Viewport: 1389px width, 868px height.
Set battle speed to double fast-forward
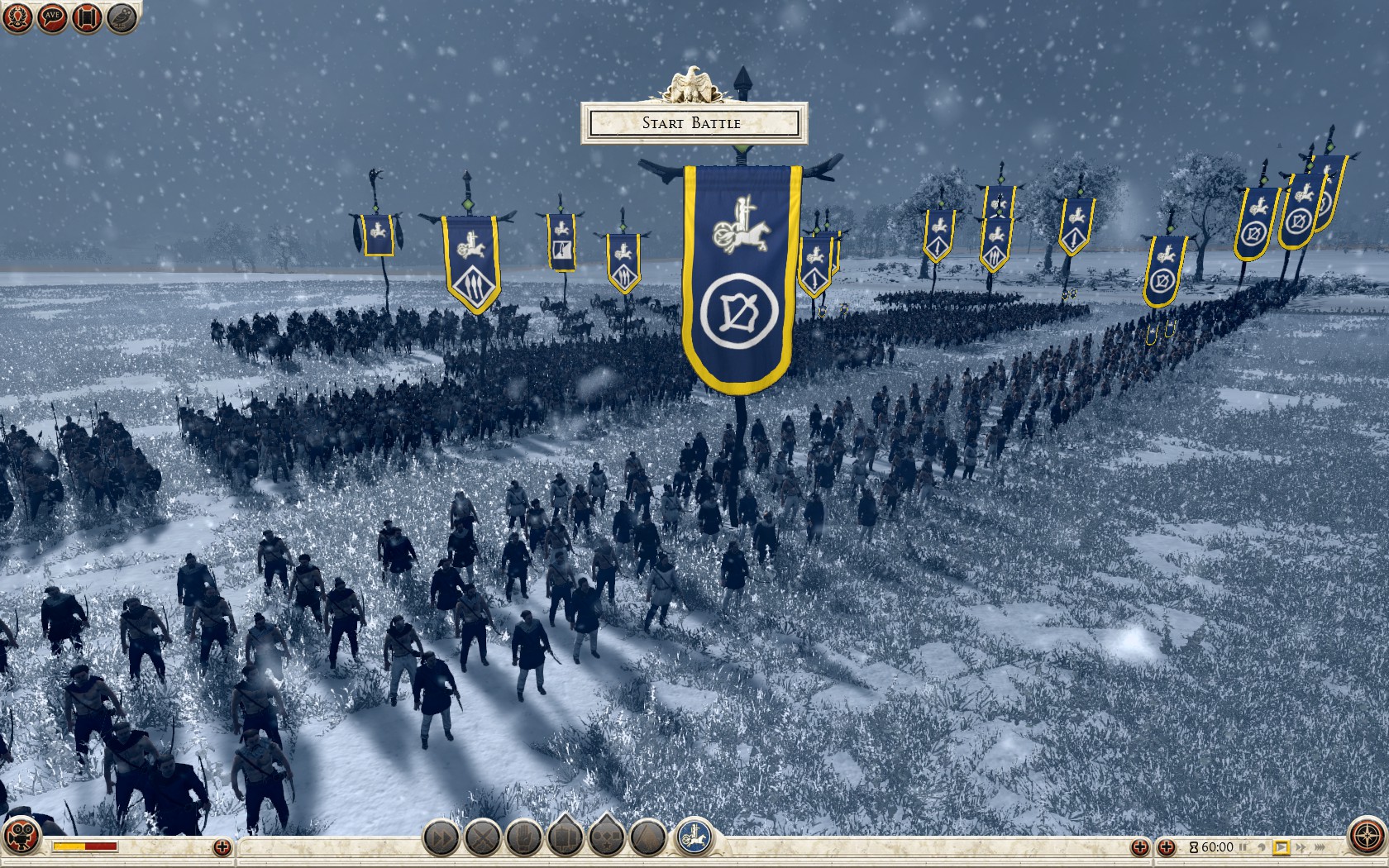point(1301,847)
